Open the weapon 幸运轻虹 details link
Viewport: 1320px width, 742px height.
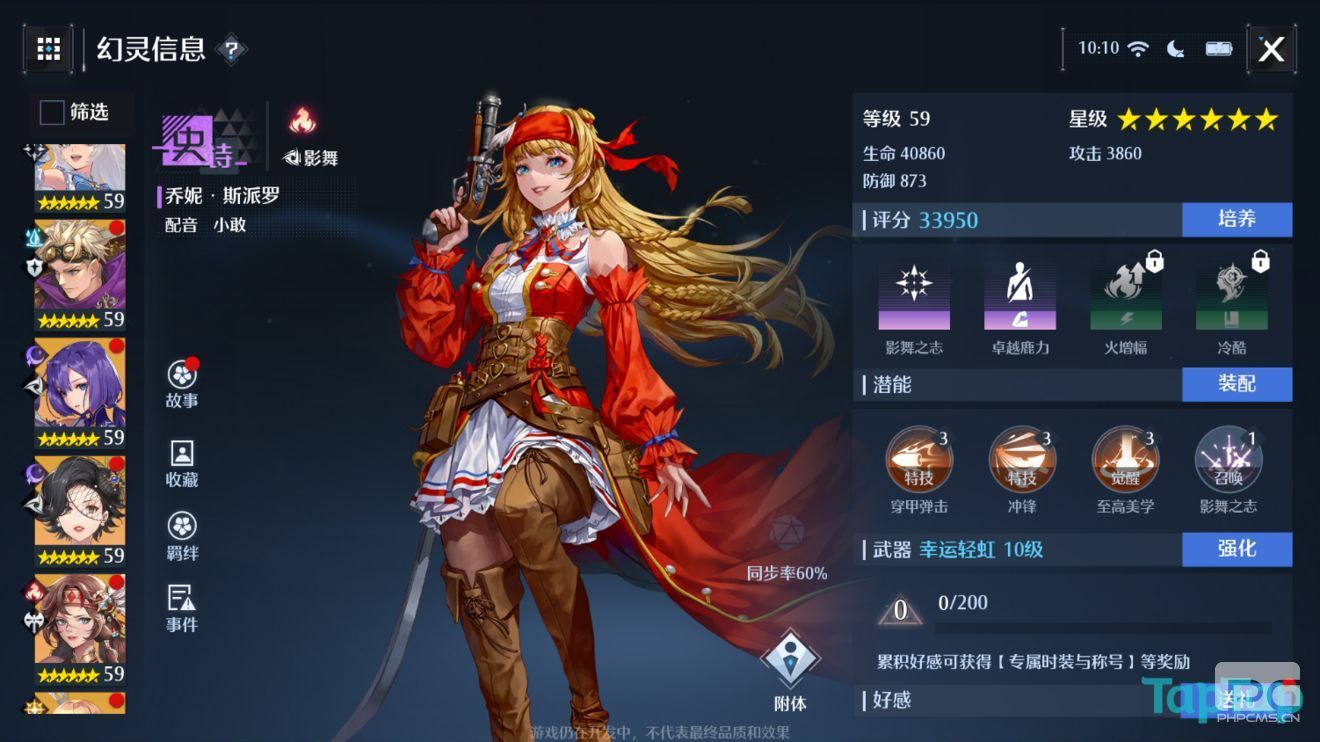pos(960,551)
